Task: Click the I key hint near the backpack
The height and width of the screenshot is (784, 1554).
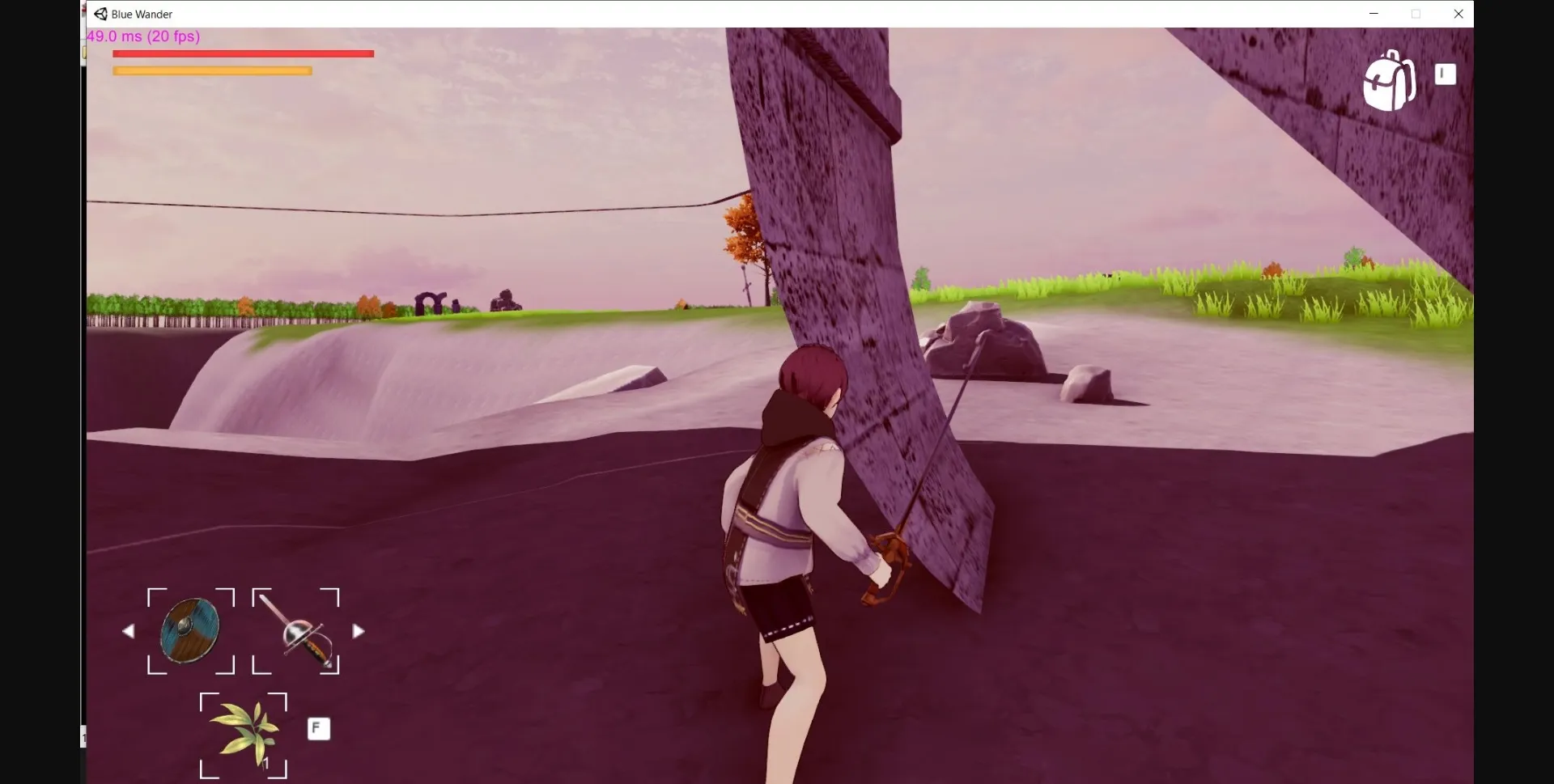Action: (1445, 74)
